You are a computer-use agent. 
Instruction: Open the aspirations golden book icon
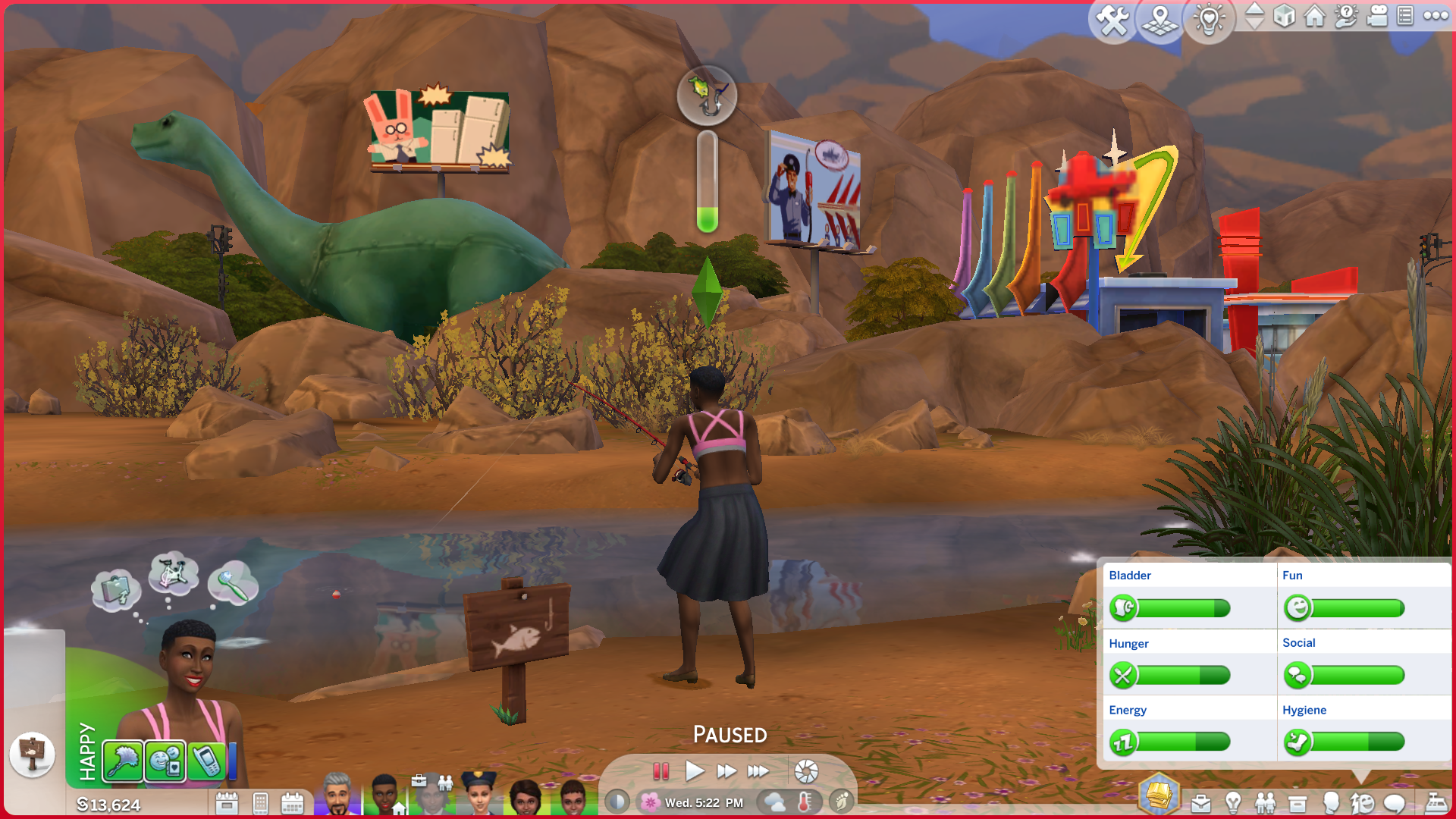point(1159,795)
